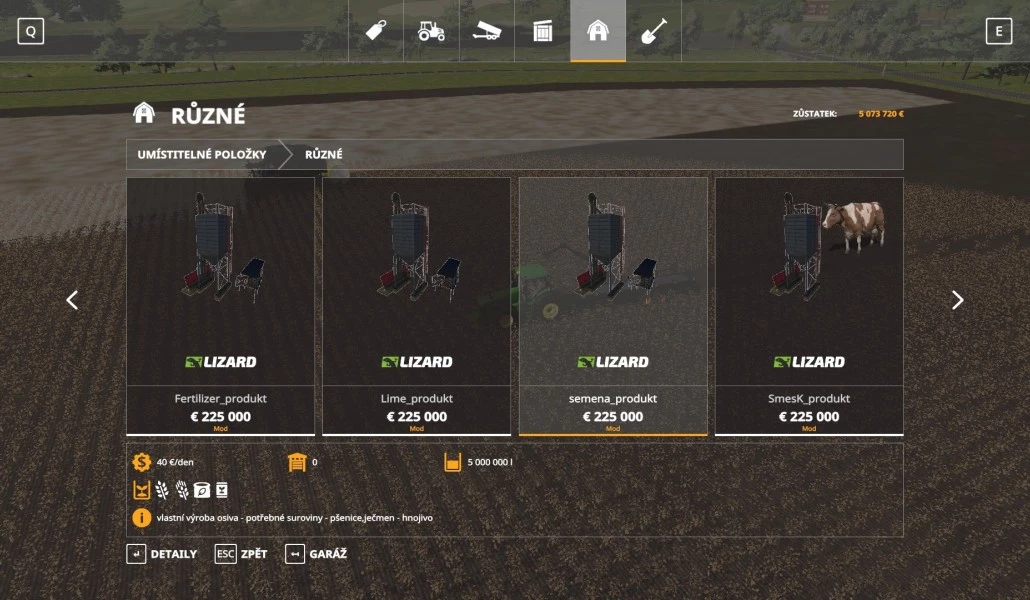Switch to the container objects tab

pos(542,31)
